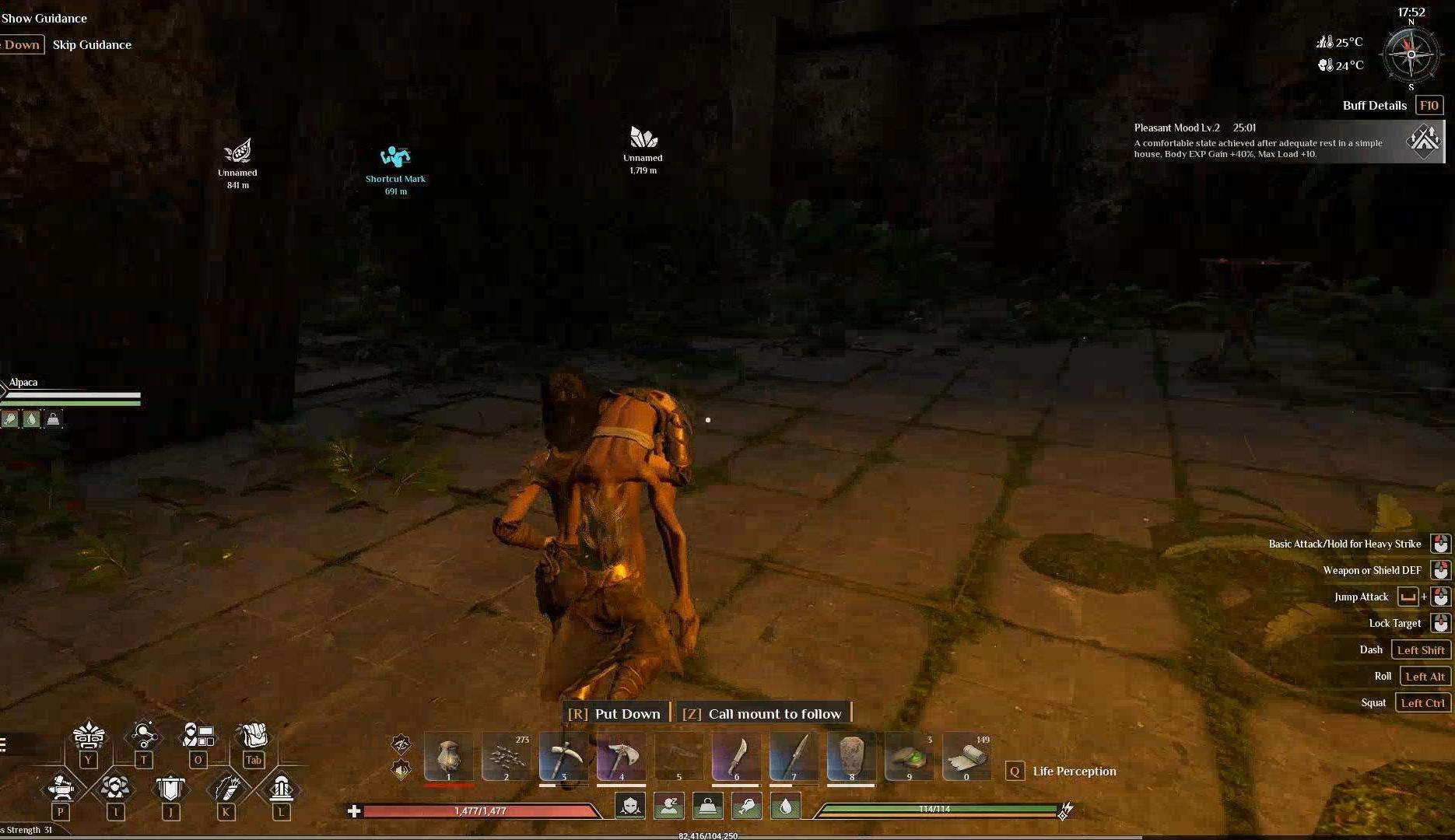Viewport: 1455px width, 840px height.
Task: Select the Shortcut Mark waypoint marker
Action: pyautogui.click(x=395, y=158)
